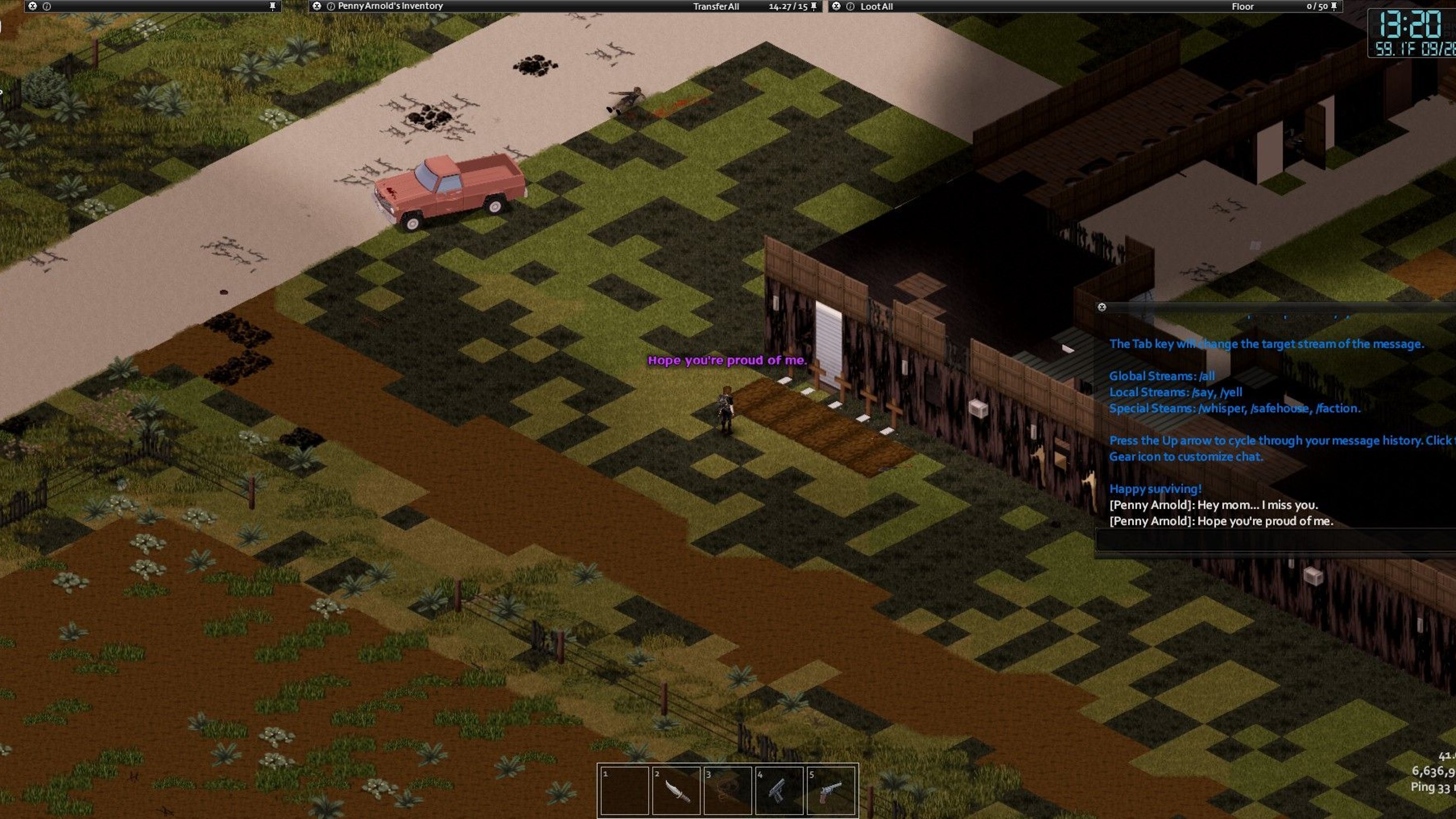Open info for Penny Arnold's Inventory
The image size is (1456, 819).
[331, 6]
